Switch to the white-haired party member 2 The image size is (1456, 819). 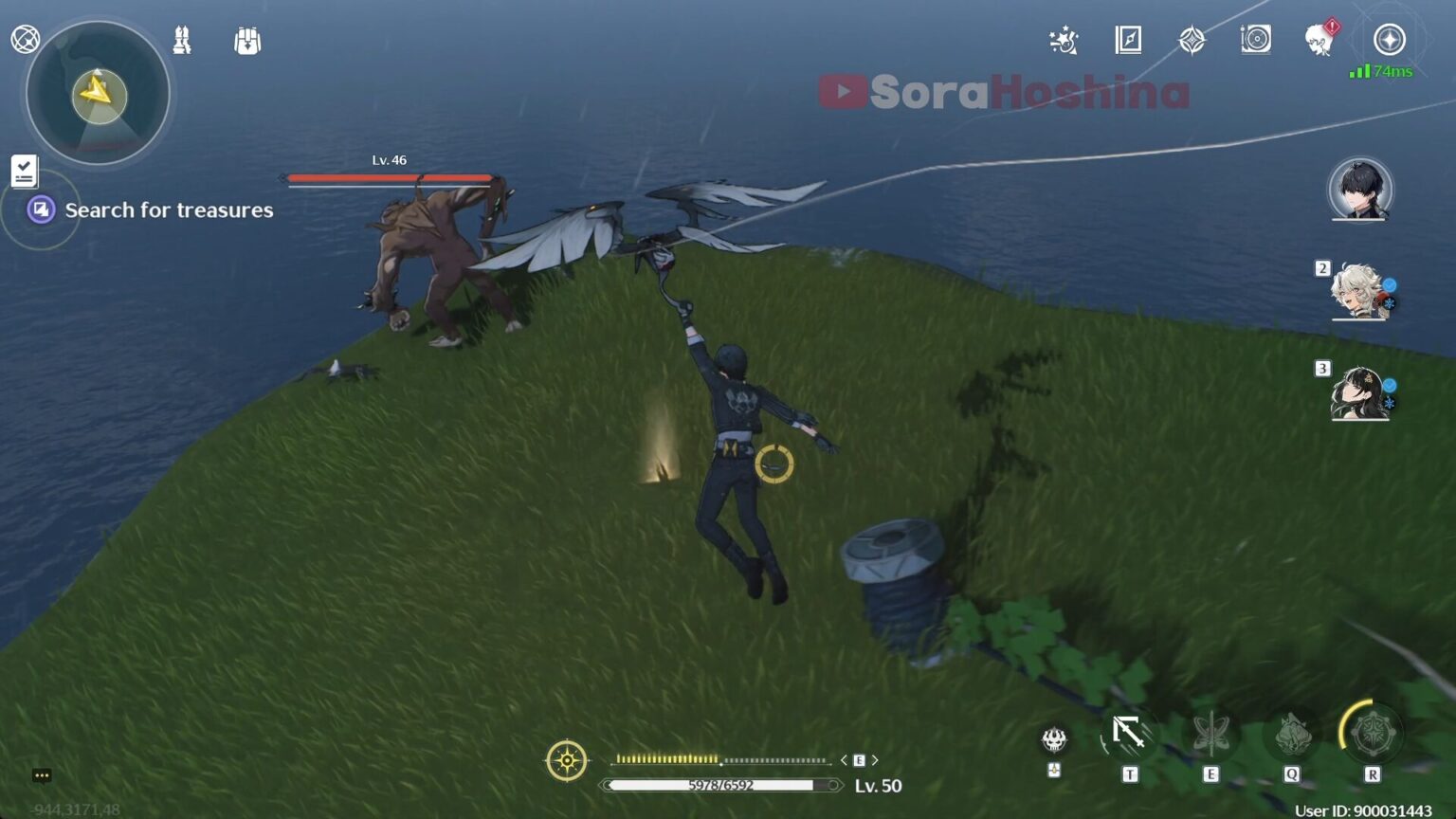point(1360,292)
